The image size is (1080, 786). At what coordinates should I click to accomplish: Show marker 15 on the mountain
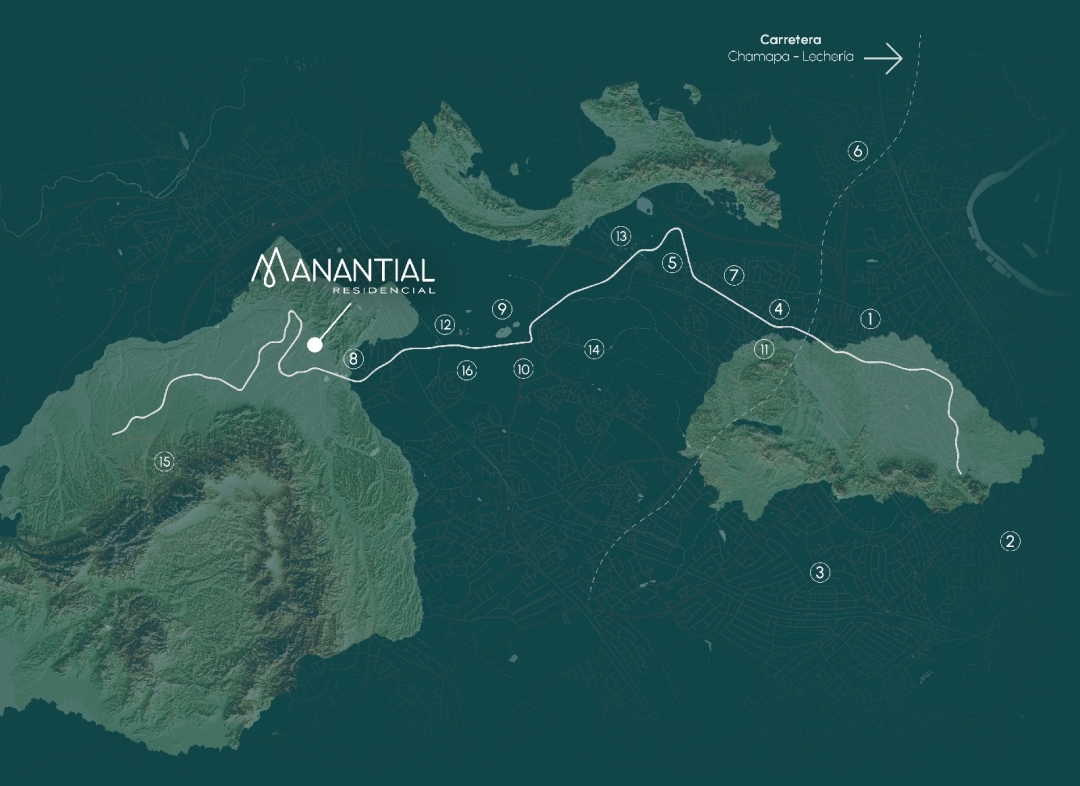click(x=164, y=461)
